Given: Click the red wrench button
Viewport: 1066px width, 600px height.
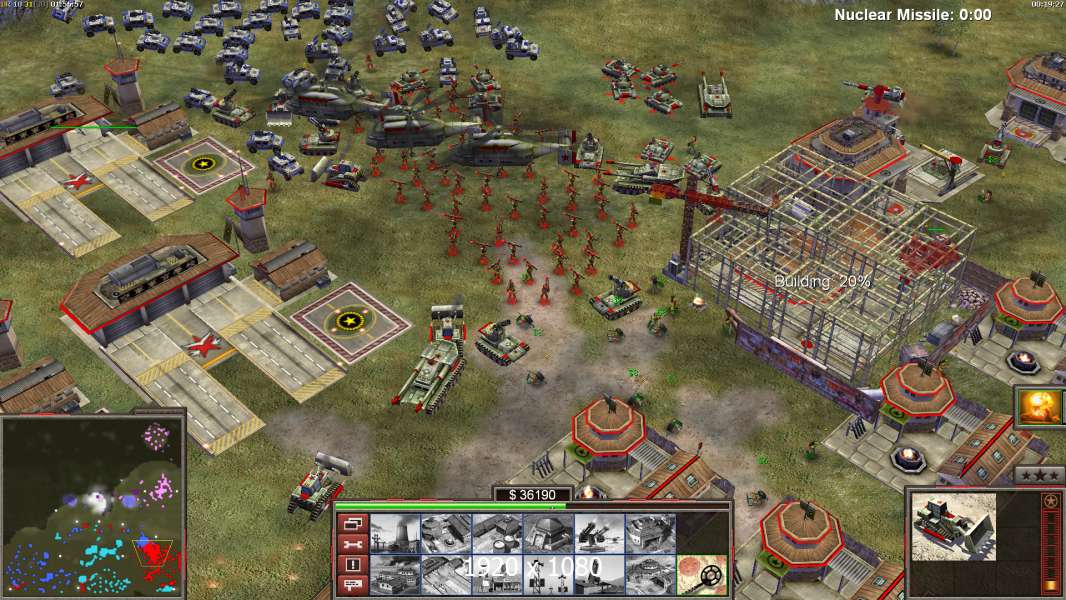Looking at the screenshot, I should 351,544.
